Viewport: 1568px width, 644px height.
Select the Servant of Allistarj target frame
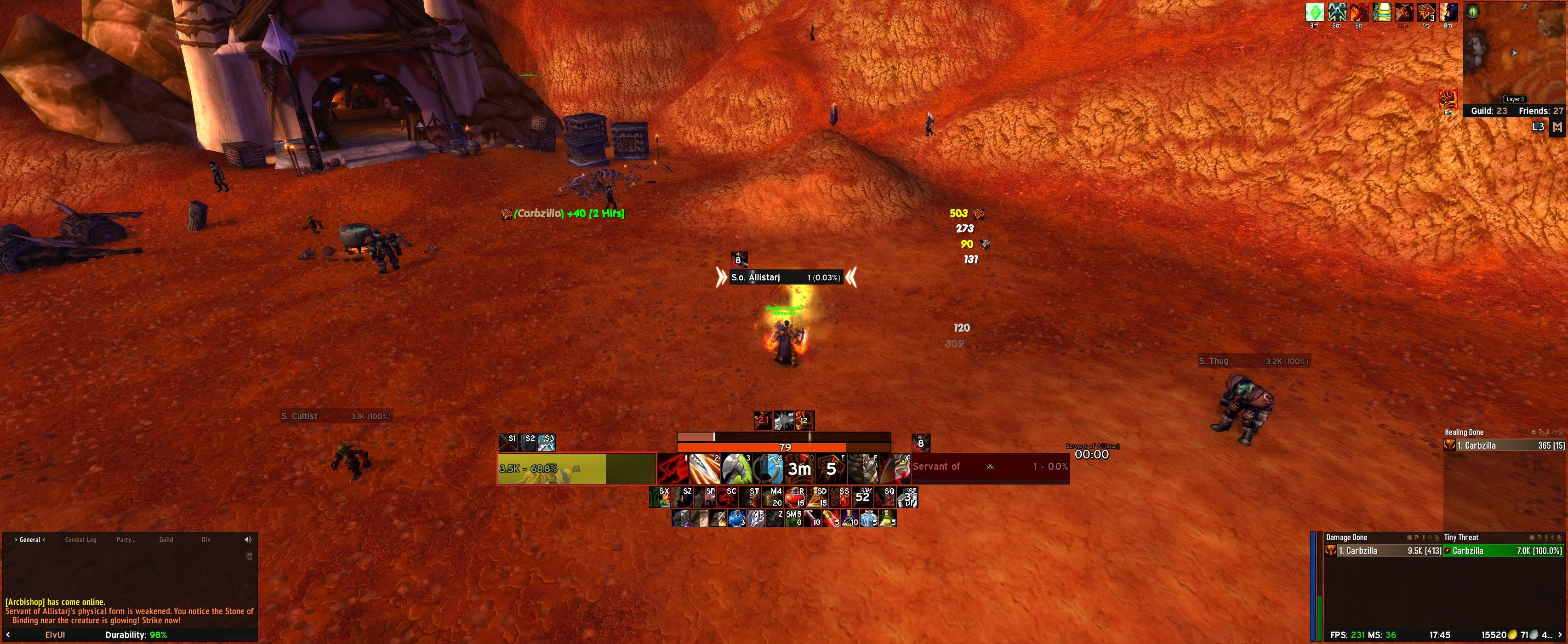[989, 467]
